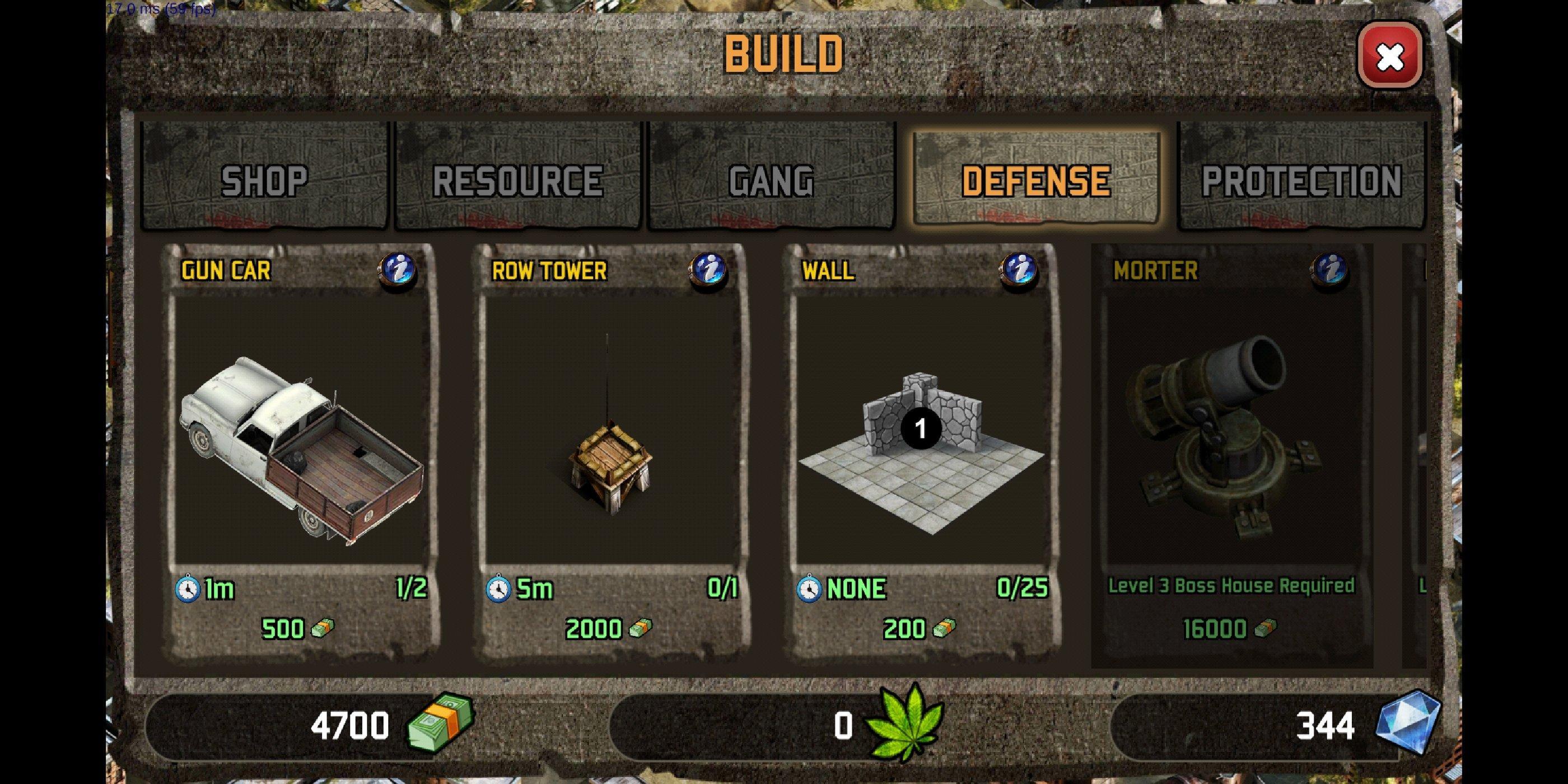The image size is (1568, 784).
Task: Show Row Tower info details
Action: click(x=708, y=270)
